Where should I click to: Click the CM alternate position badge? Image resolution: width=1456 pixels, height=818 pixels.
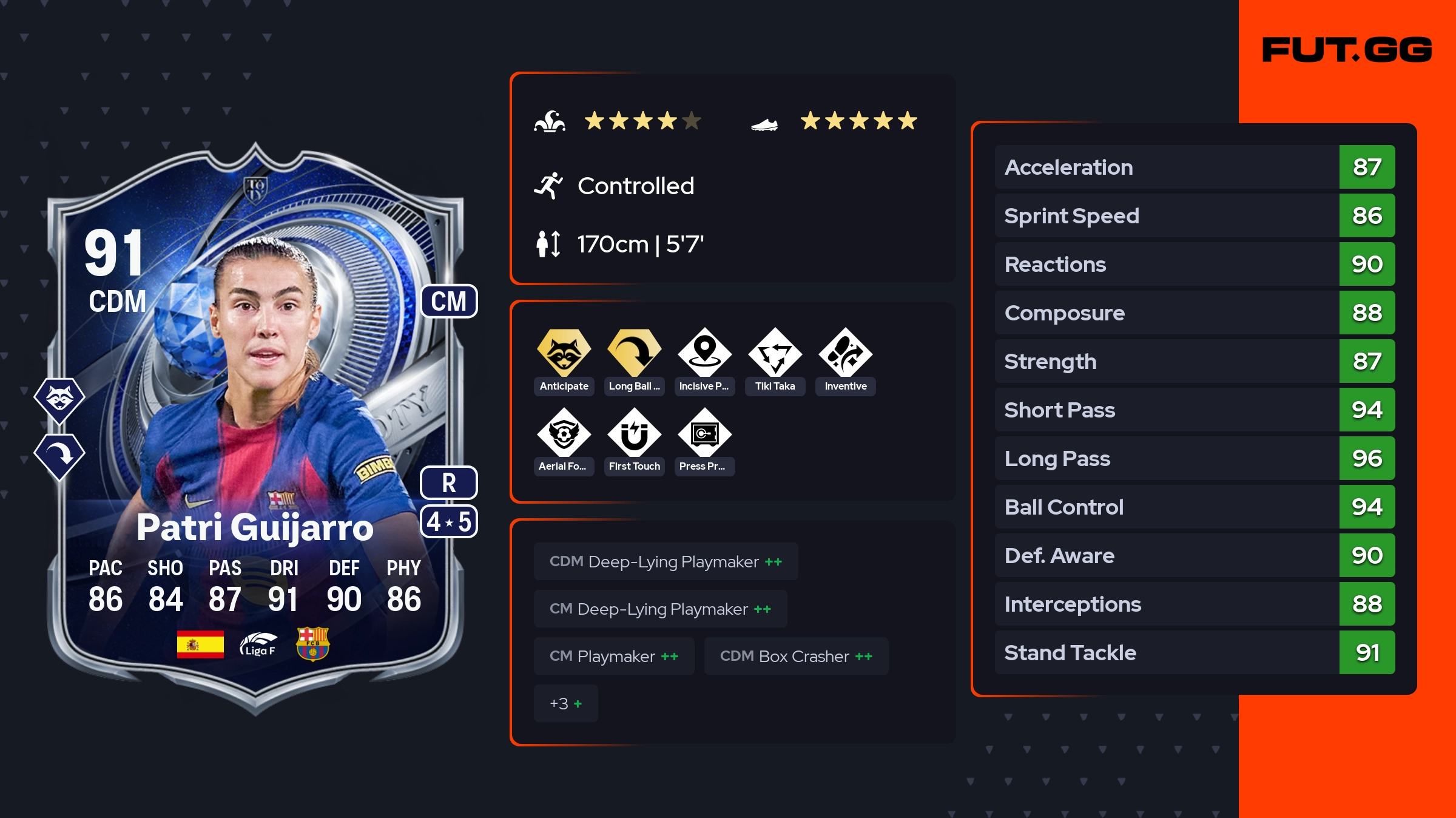pyautogui.click(x=449, y=302)
